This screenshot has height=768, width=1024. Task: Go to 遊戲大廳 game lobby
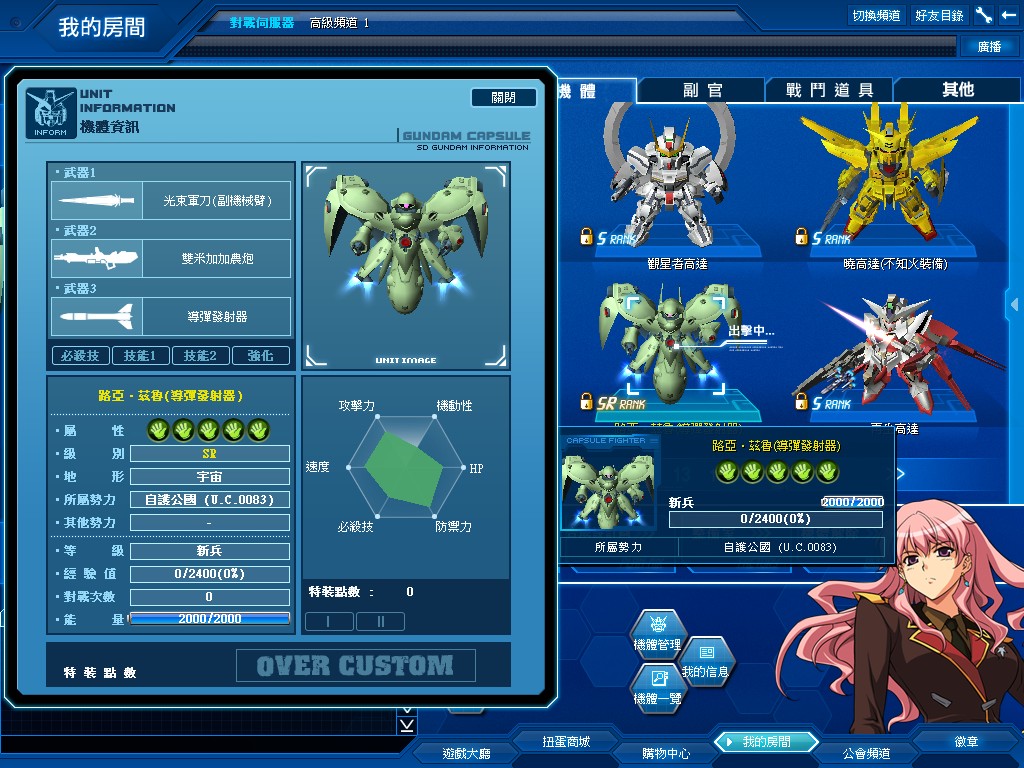(x=466, y=753)
